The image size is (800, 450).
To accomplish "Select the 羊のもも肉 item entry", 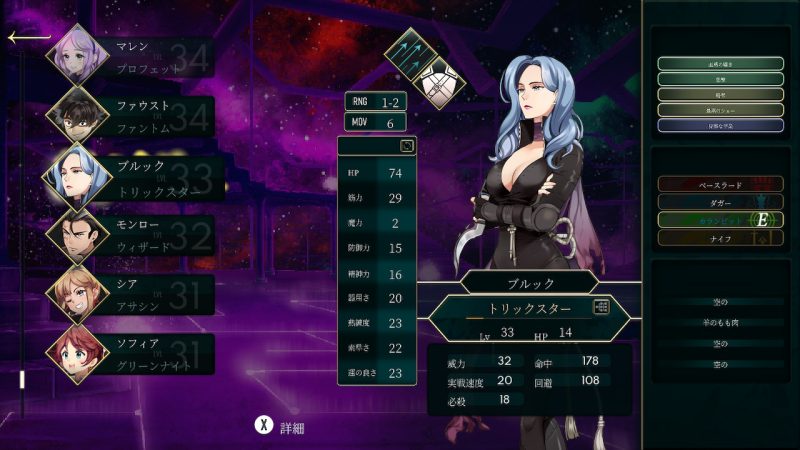I will pos(720,322).
